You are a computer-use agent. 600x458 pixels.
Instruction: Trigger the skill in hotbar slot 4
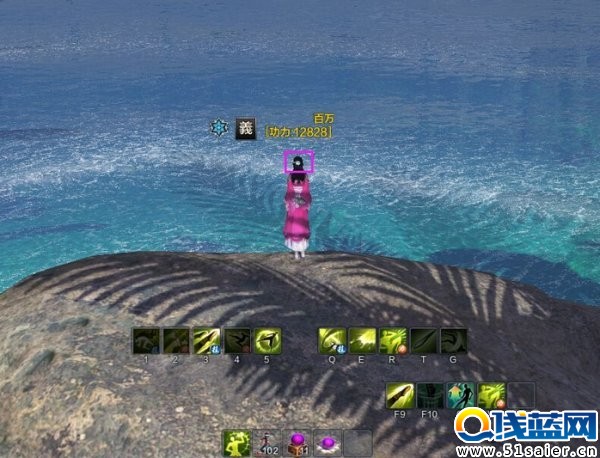(x=237, y=341)
